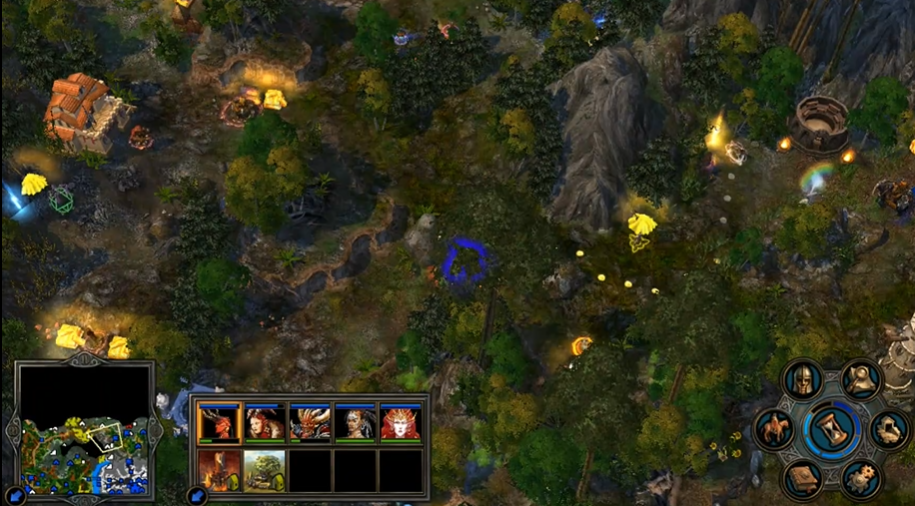
Task: Select the horse rider move icon
Action: 774,429
